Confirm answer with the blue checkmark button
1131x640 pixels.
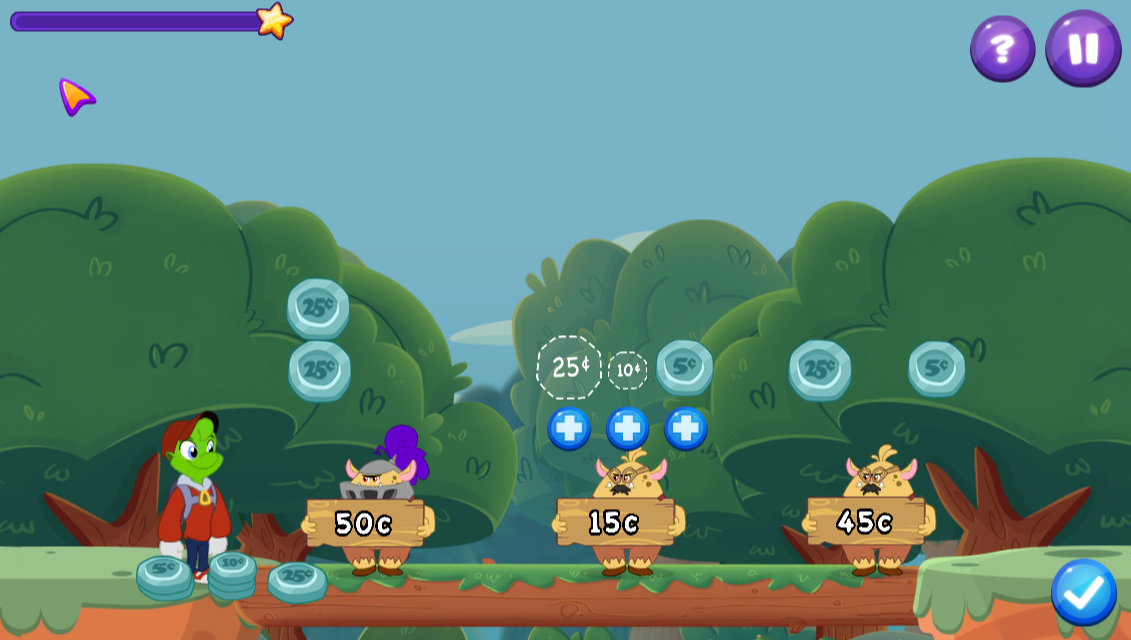coord(1083,592)
